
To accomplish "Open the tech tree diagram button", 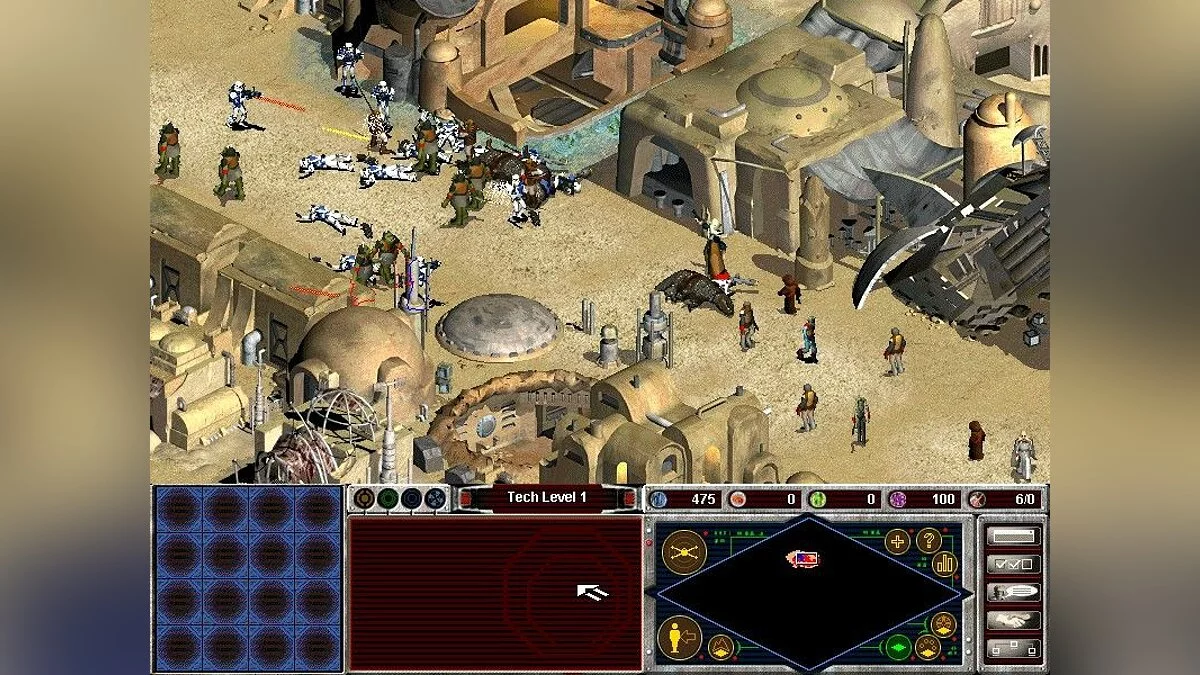I will 1012,648.
